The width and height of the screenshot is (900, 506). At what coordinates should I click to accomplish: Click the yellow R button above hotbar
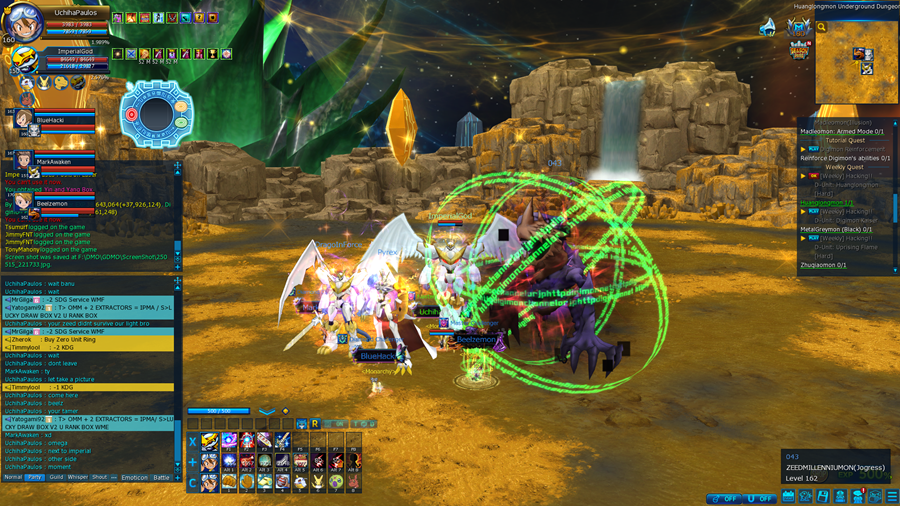[x=315, y=423]
